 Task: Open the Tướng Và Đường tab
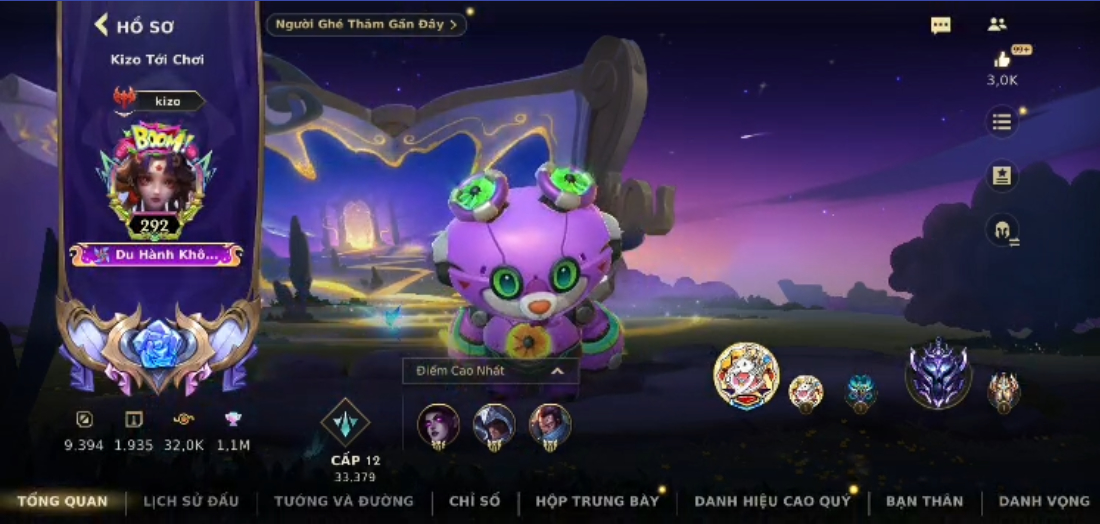pyautogui.click(x=344, y=501)
